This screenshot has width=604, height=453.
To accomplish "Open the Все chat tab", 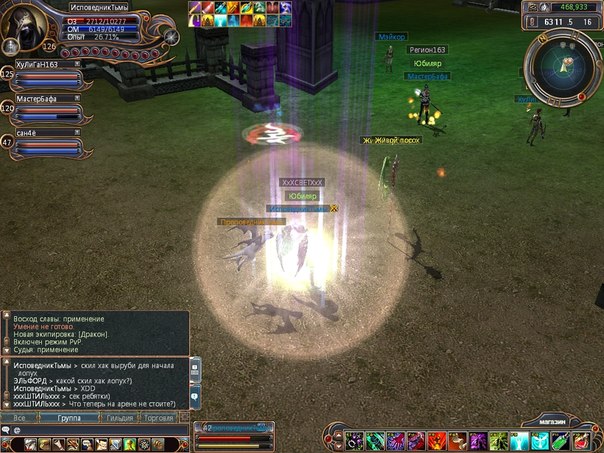I will 19,416.
